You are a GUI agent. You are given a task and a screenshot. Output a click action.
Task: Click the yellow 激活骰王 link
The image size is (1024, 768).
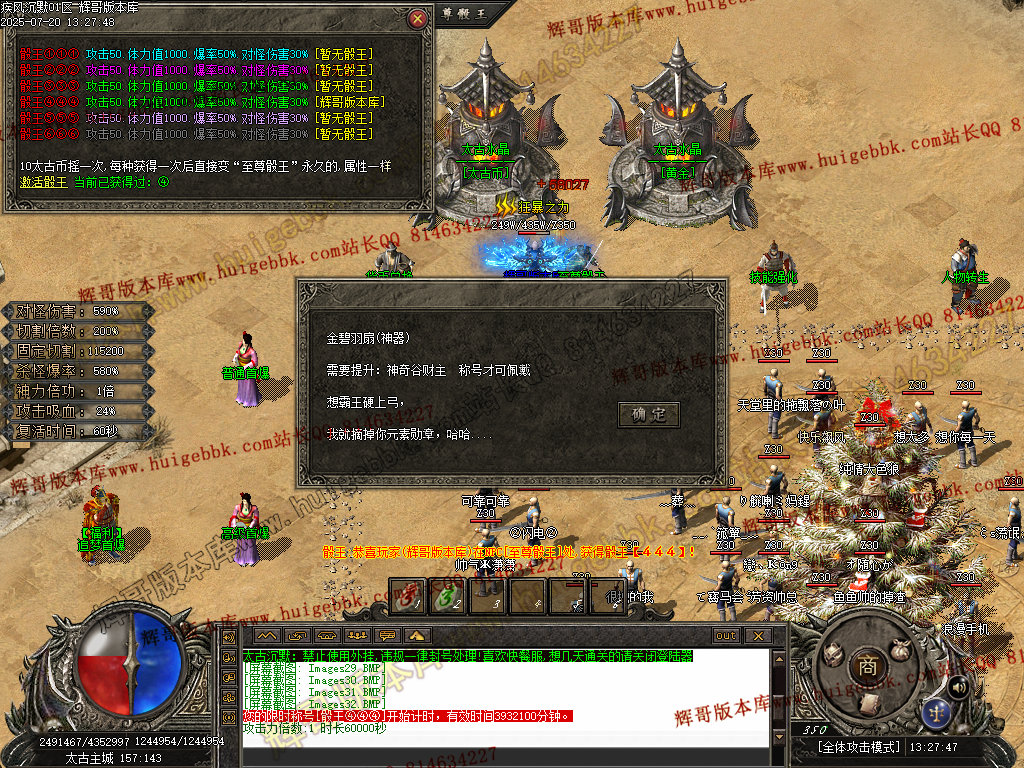tap(44, 182)
